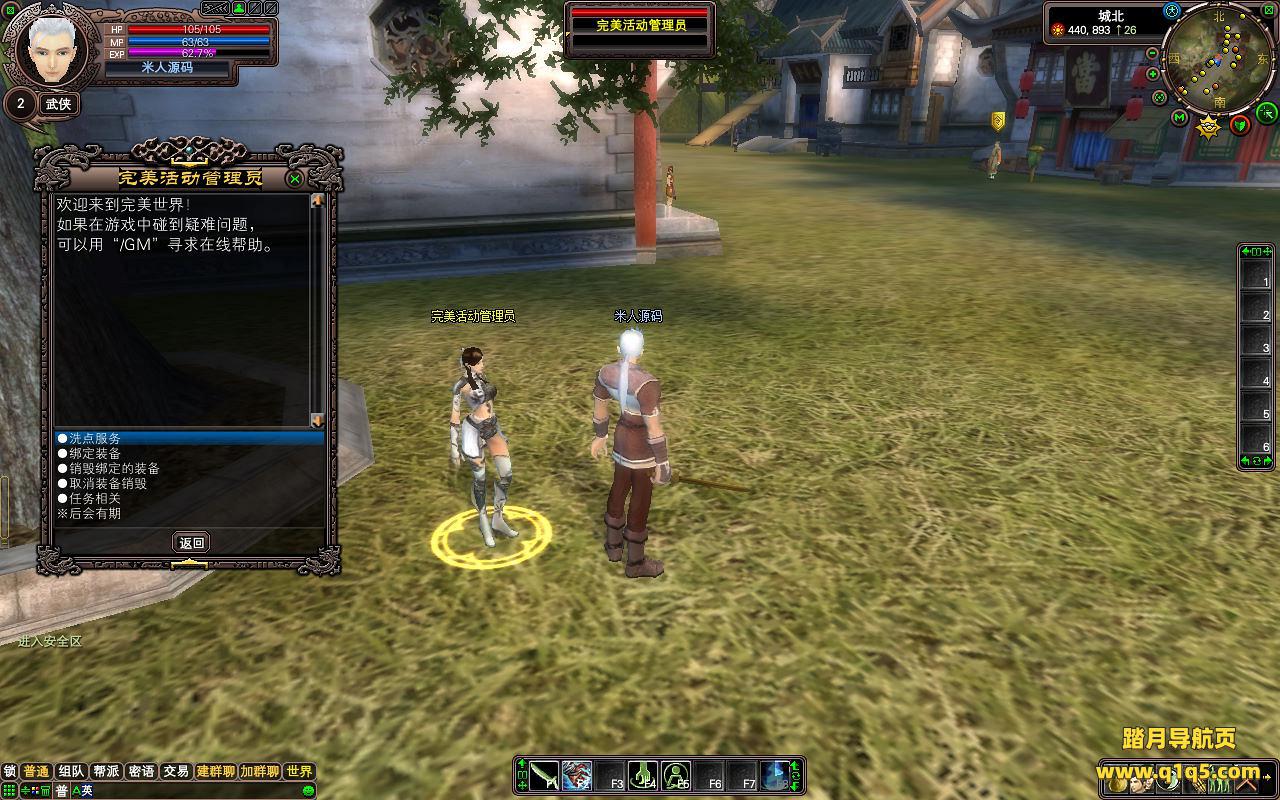
Task: Zoom in the minimap with the plus button
Action: 1153,74
